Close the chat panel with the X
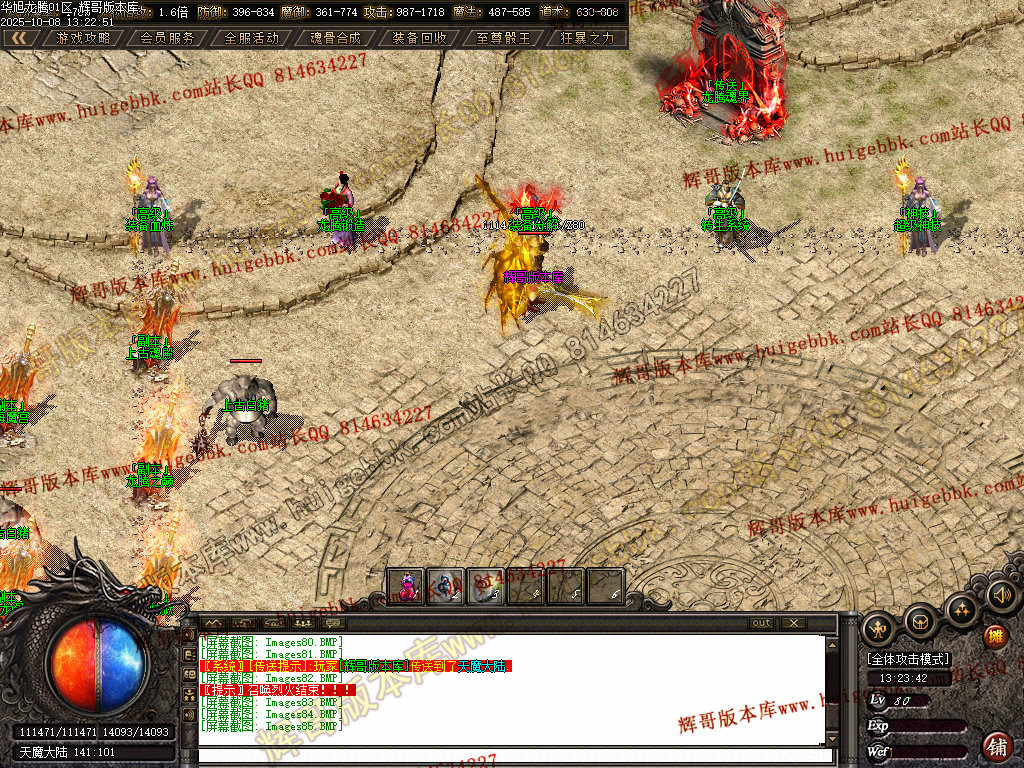The height and width of the screenshot is (768, 1024). pyautogui.click(x=793, y=623)
